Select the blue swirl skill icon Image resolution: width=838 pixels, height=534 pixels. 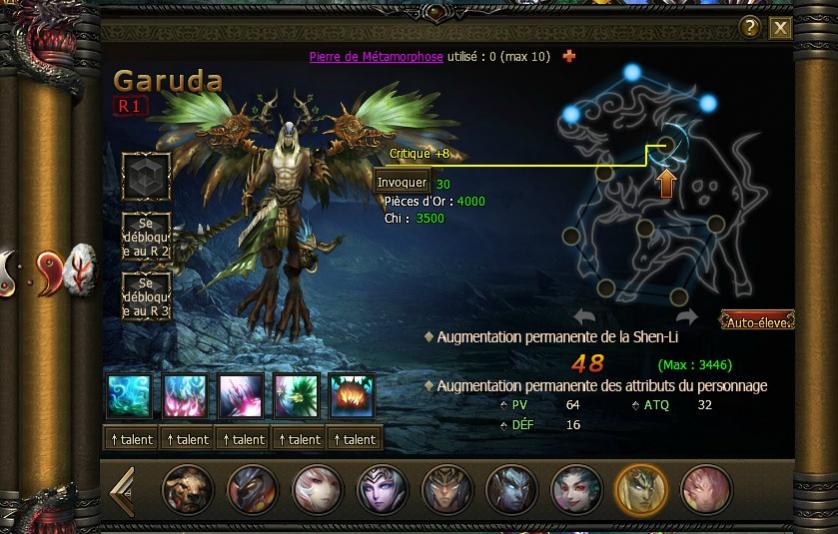[x=130, y=396]
